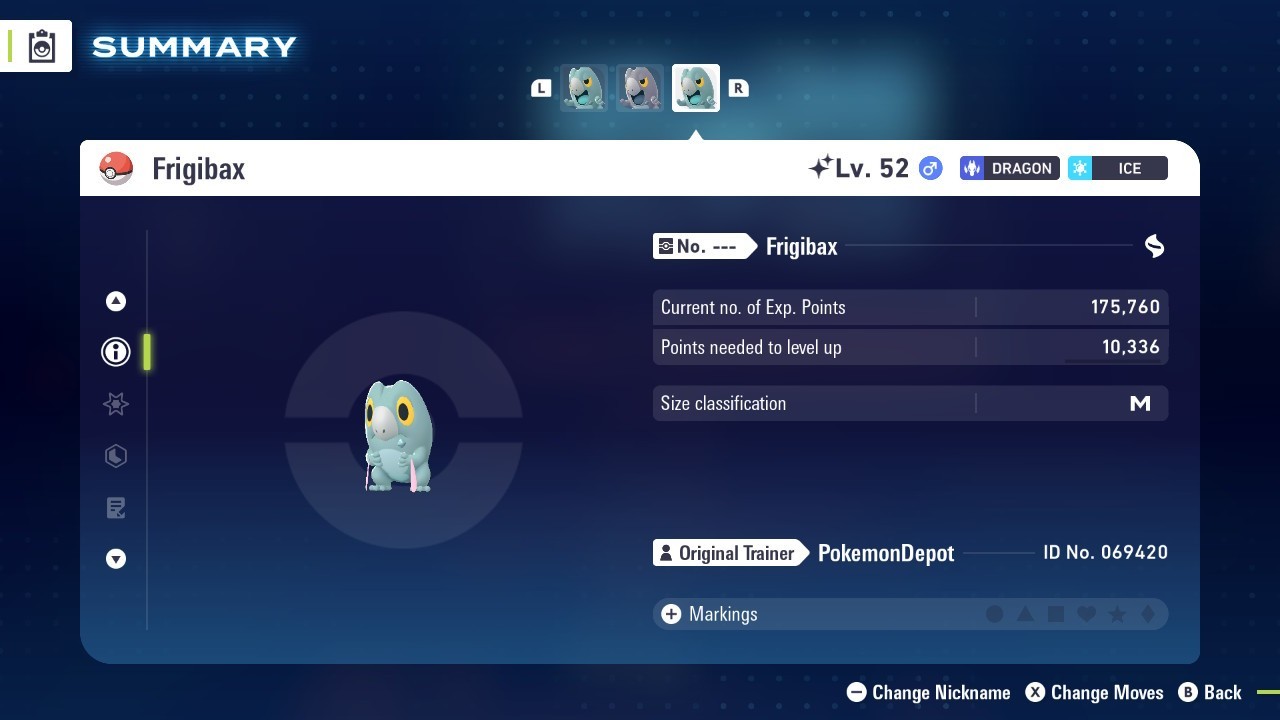Screen dimensions: 1280x720
Task: Choose Change Nickname option
Action: (928, 692)
